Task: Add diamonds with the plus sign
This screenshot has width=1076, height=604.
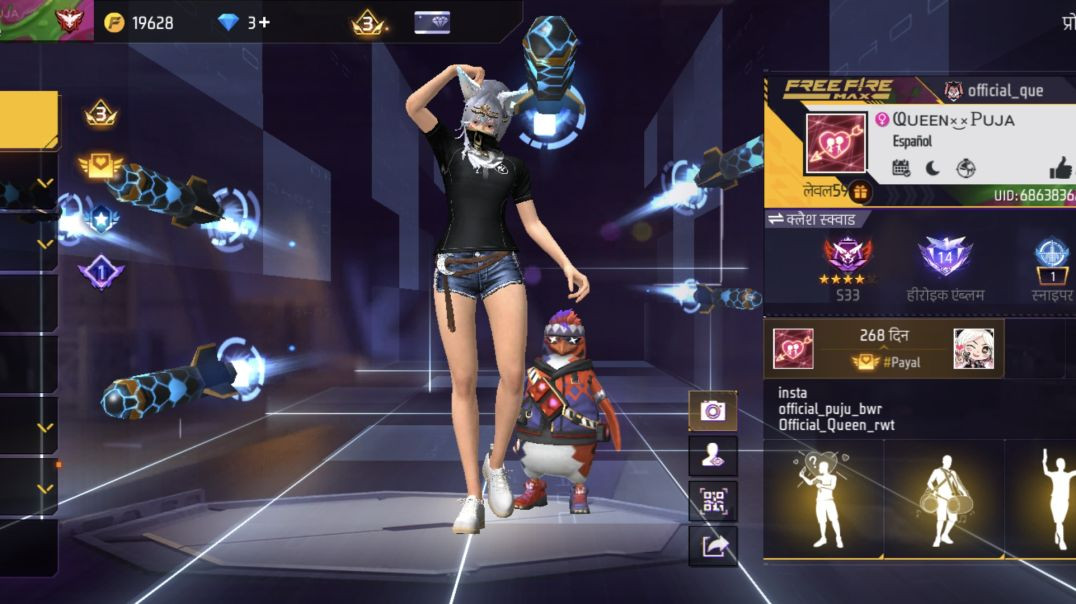Action: [264, 22]
